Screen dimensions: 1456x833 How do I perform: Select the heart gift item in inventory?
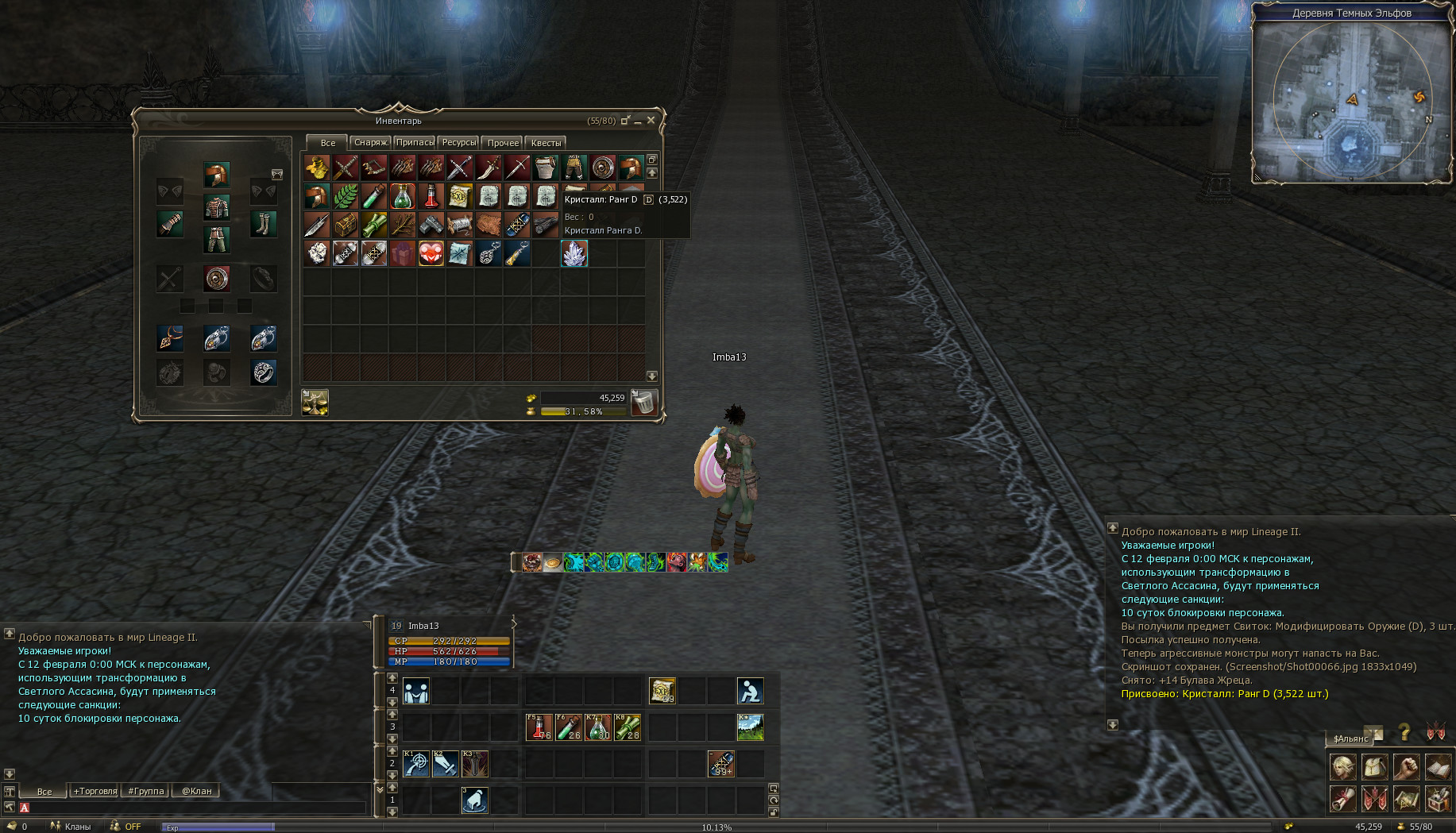coord(431,253)
